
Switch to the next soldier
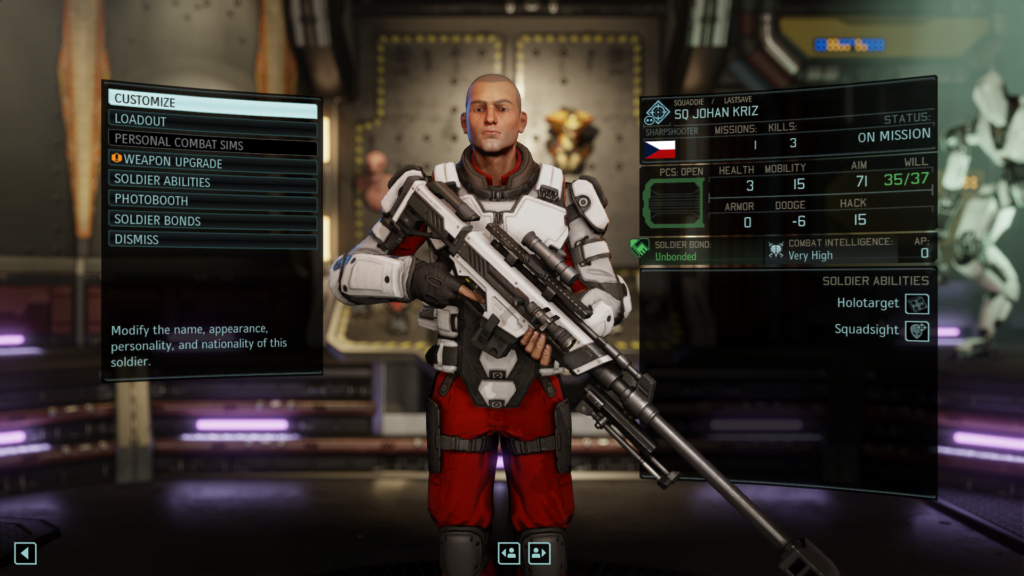coord(540,553)
